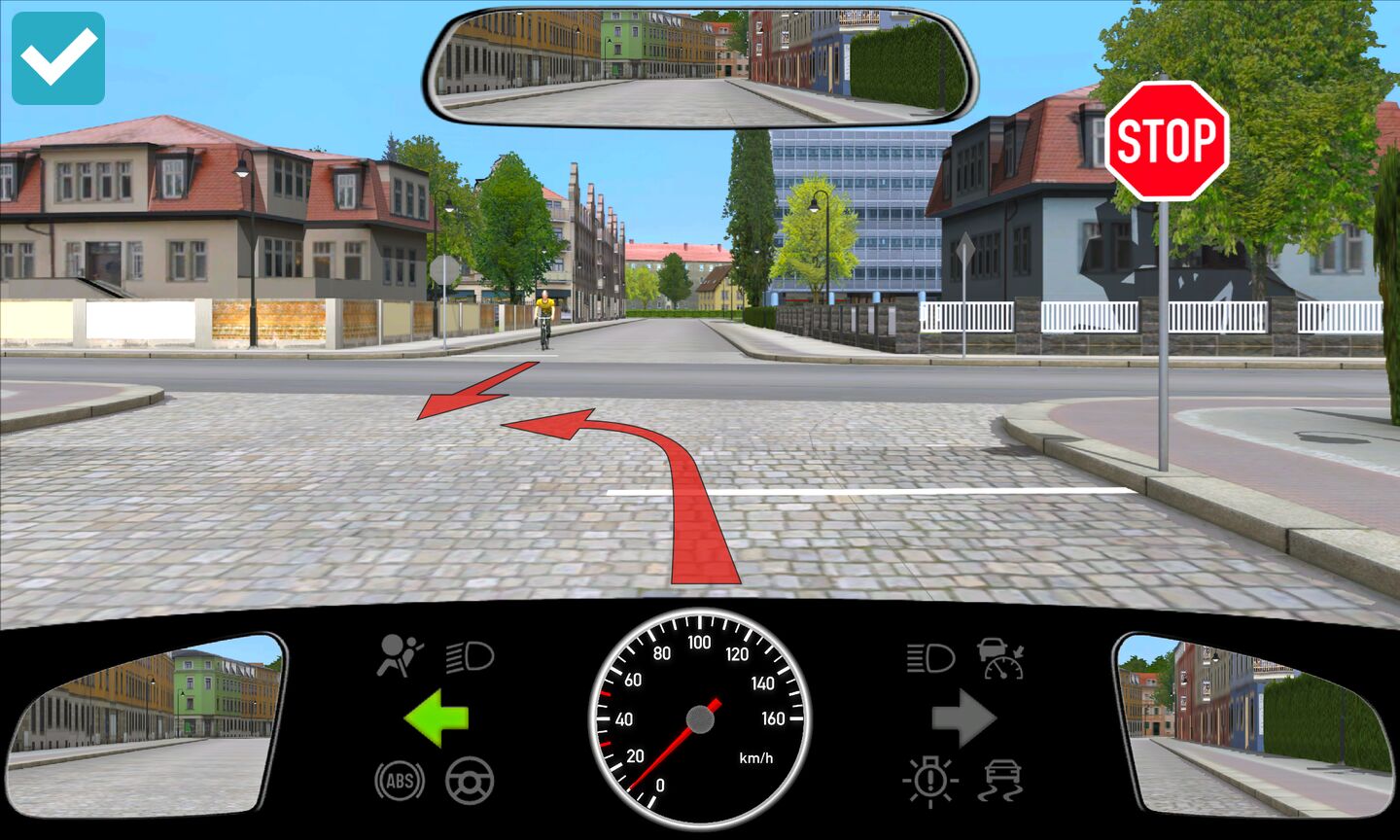Select the light bulb failure warning icon
1400x840 pixels.
(931, 780)
